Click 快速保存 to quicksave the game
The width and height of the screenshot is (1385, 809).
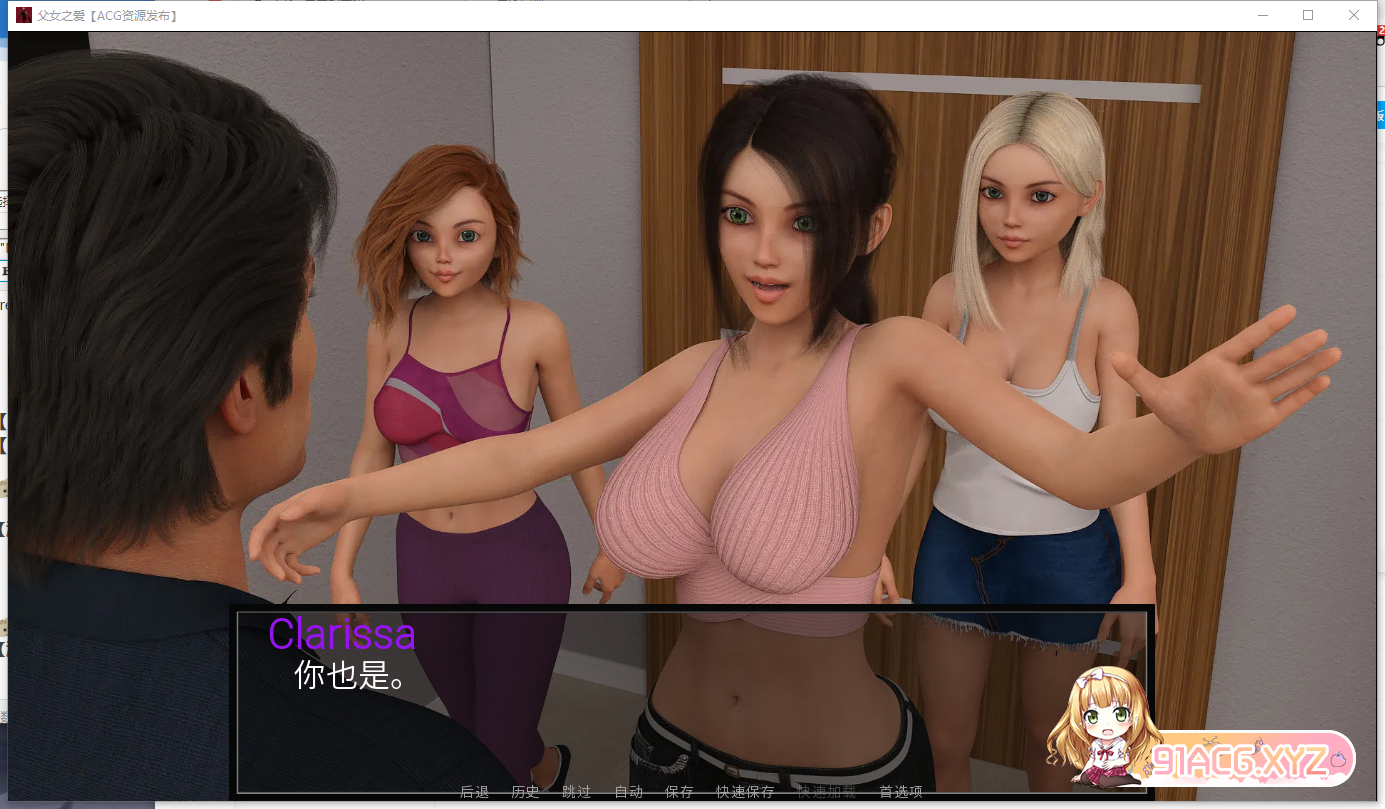point(745,791)
